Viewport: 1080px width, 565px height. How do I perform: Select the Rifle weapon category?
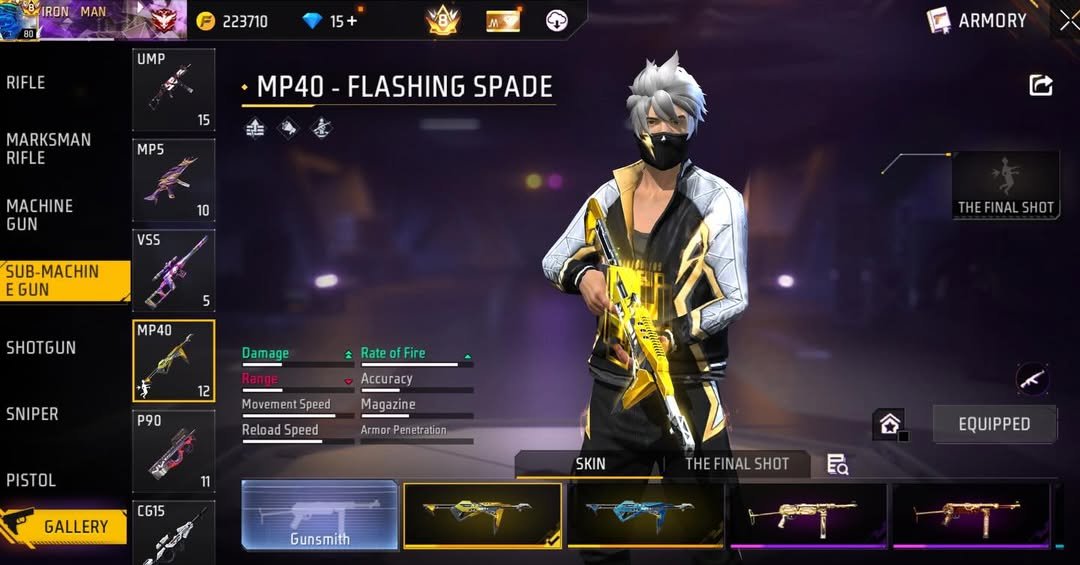[x=27, y=83]
